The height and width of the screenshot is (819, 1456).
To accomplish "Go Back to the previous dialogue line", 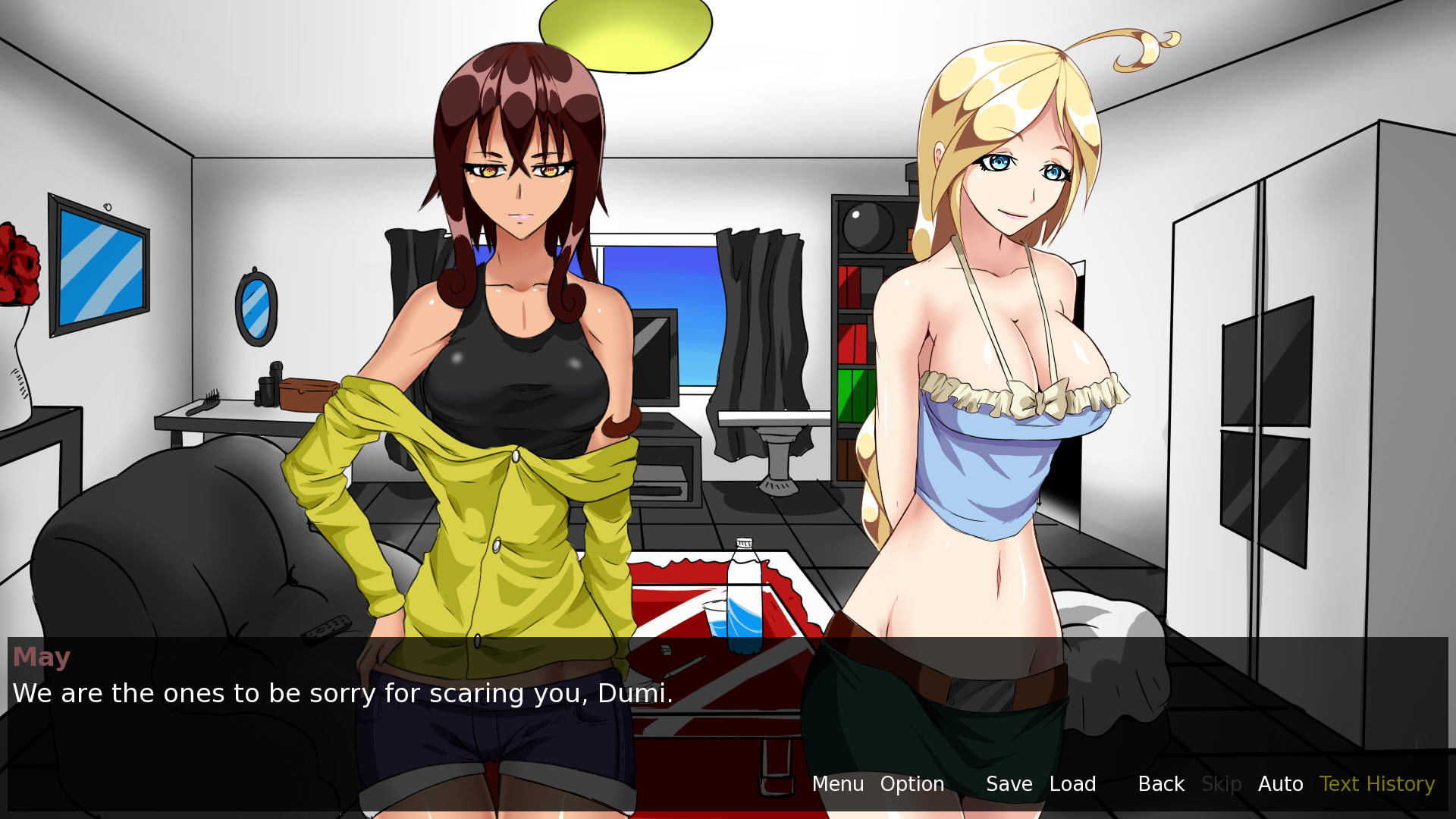I will (1160, 784).
